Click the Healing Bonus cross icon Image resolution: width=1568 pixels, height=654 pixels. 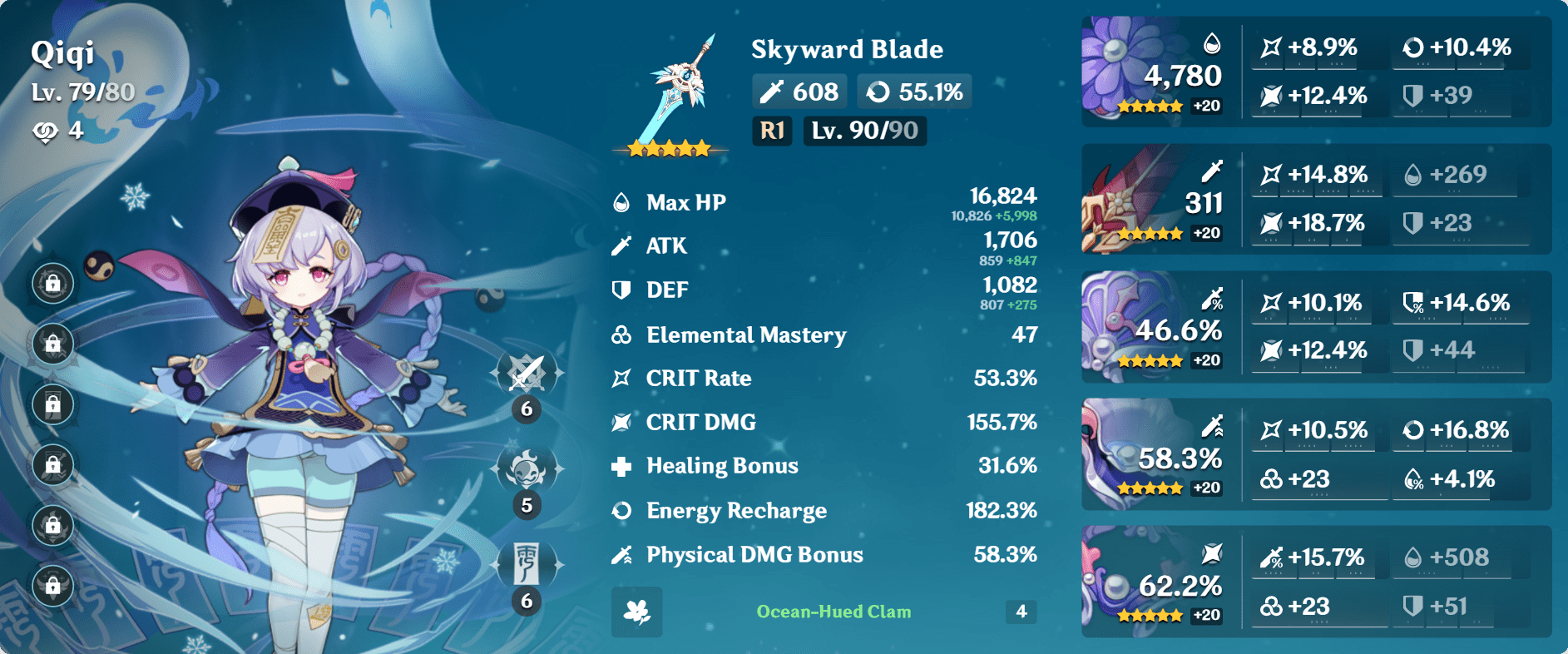coord(619,466)
